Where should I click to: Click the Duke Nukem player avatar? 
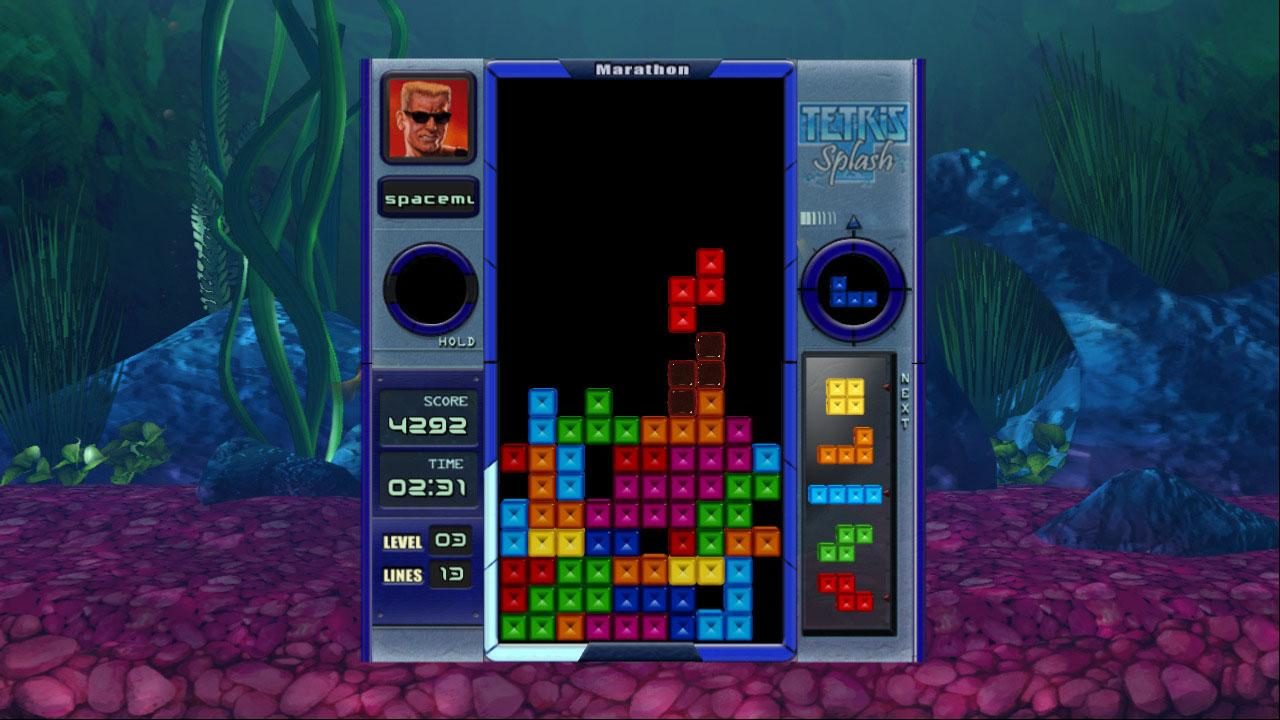(x=428, y=118)
